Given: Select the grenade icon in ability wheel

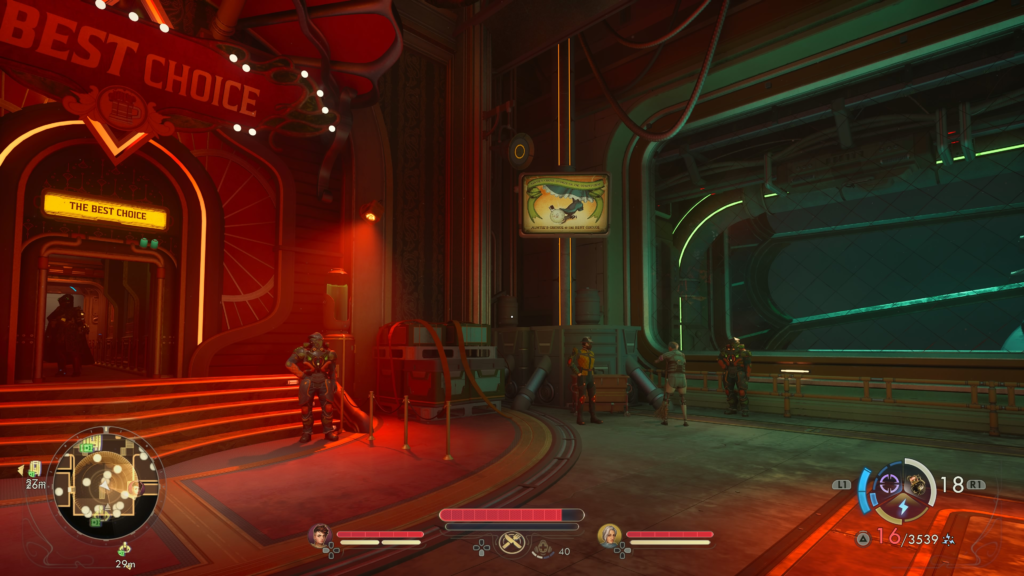Looking at the screenshot, I should 916,486.
